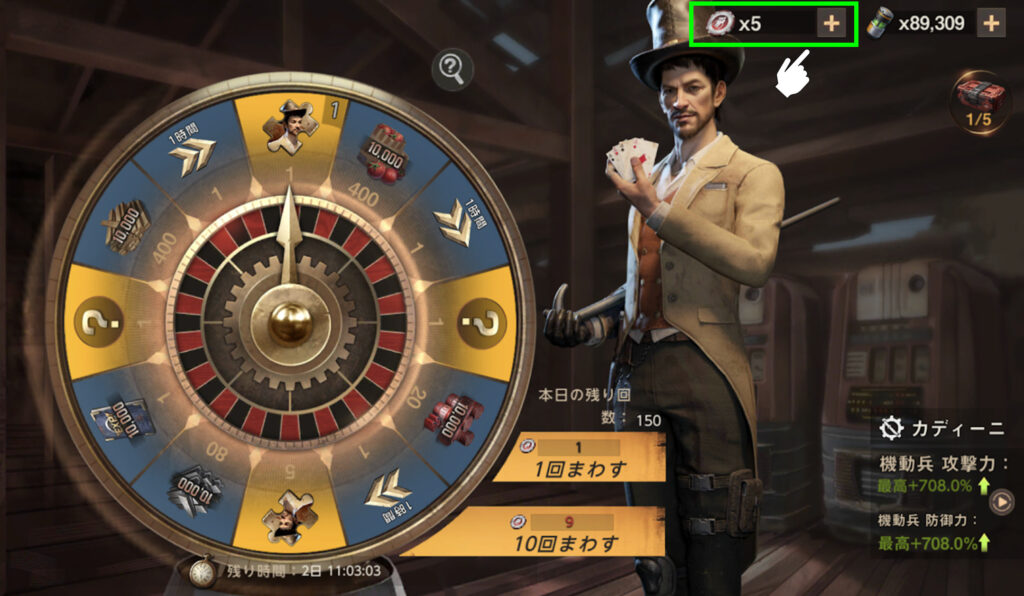Add more roulette chips with plus button

(x=830, y=23)
